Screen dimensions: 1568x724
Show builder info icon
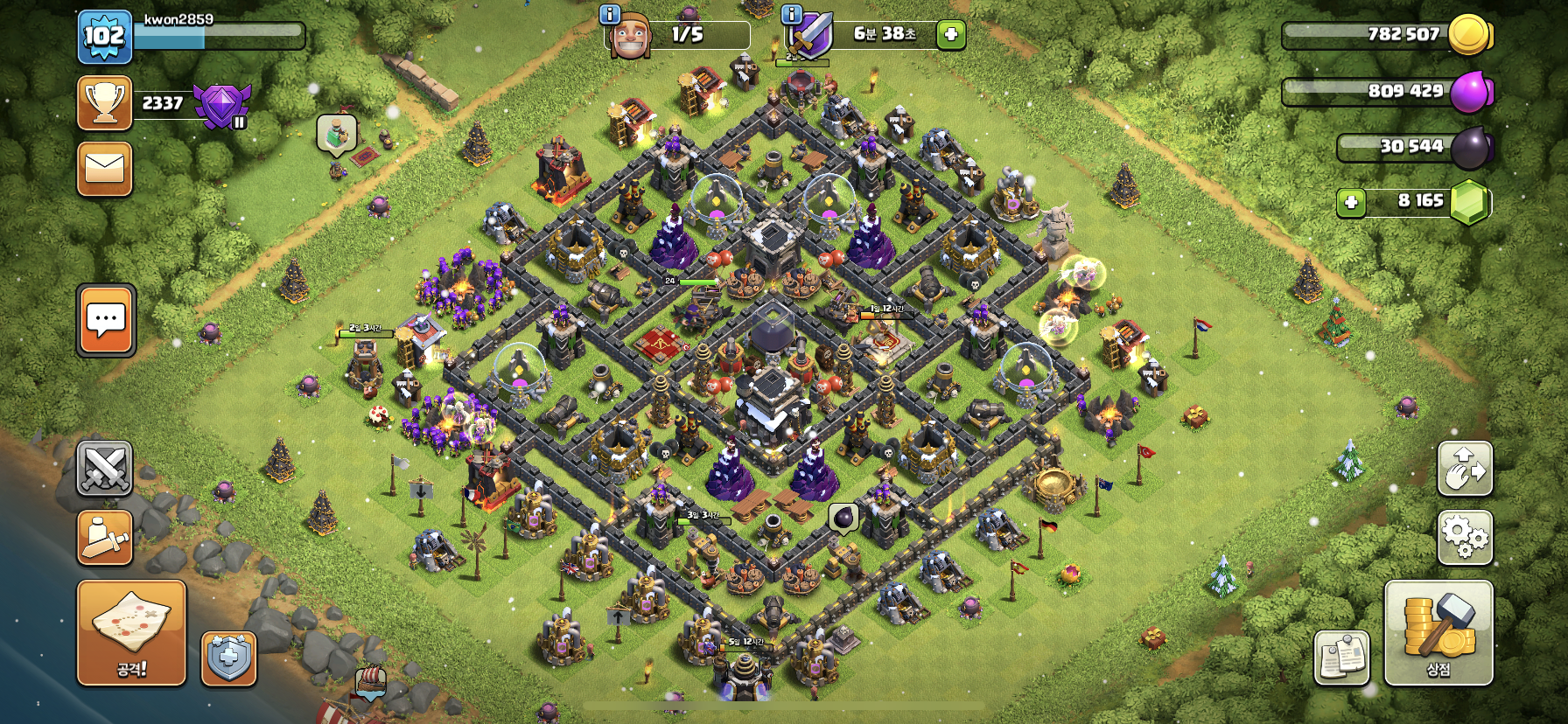610,14
